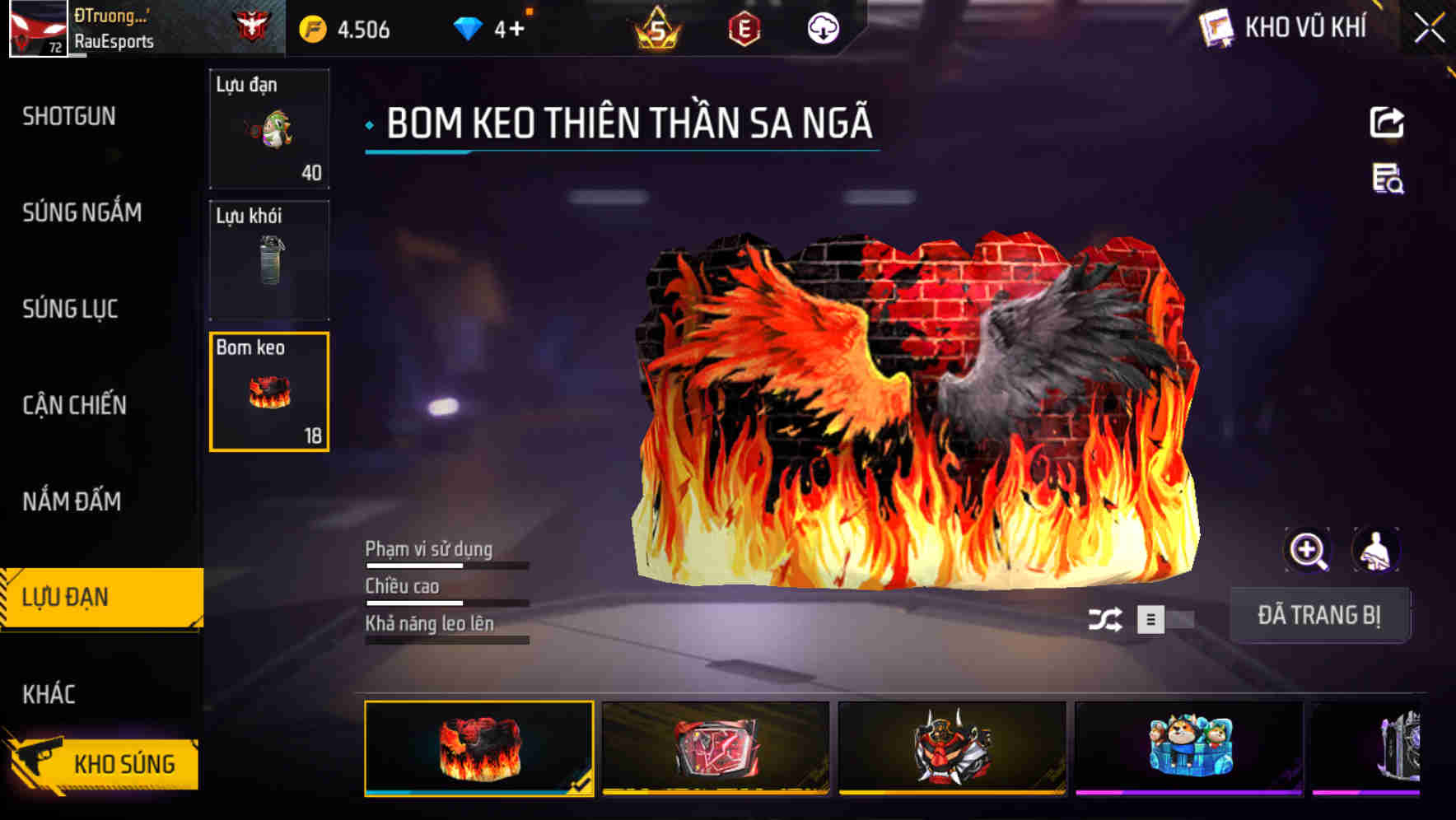Image resolution: width=1456 pixels, height=820 pixels.
Task: Click the gold coin balance icon
Action: pyautogui.click(x=311, y=27)
